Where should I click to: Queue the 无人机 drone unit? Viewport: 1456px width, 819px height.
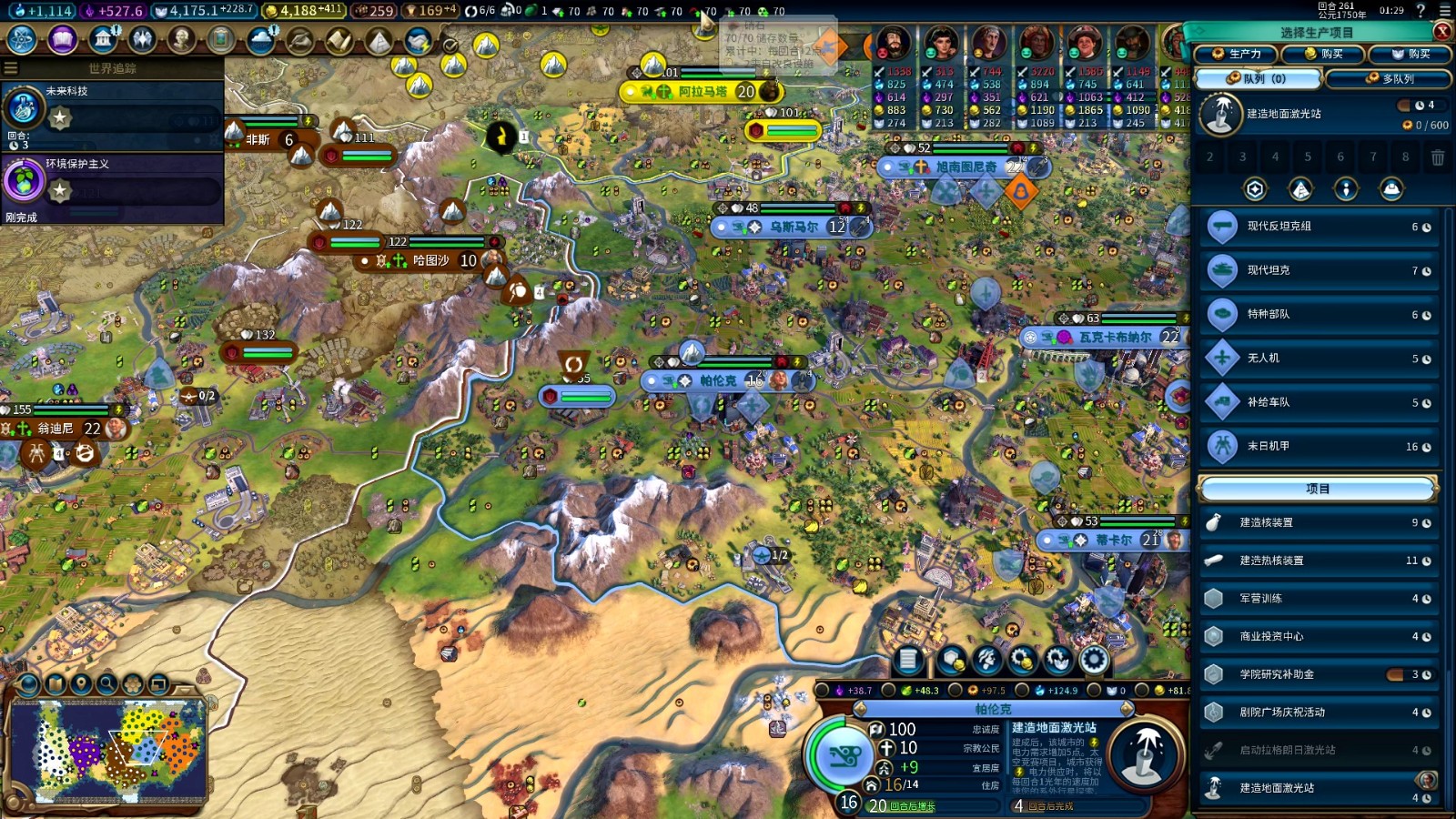[1316, 359]
